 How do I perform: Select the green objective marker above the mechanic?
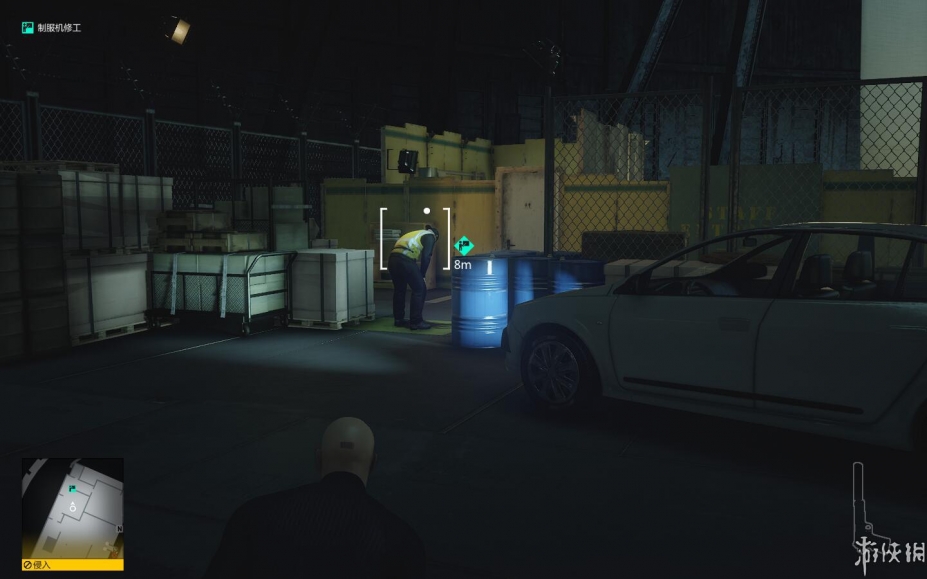463,244
